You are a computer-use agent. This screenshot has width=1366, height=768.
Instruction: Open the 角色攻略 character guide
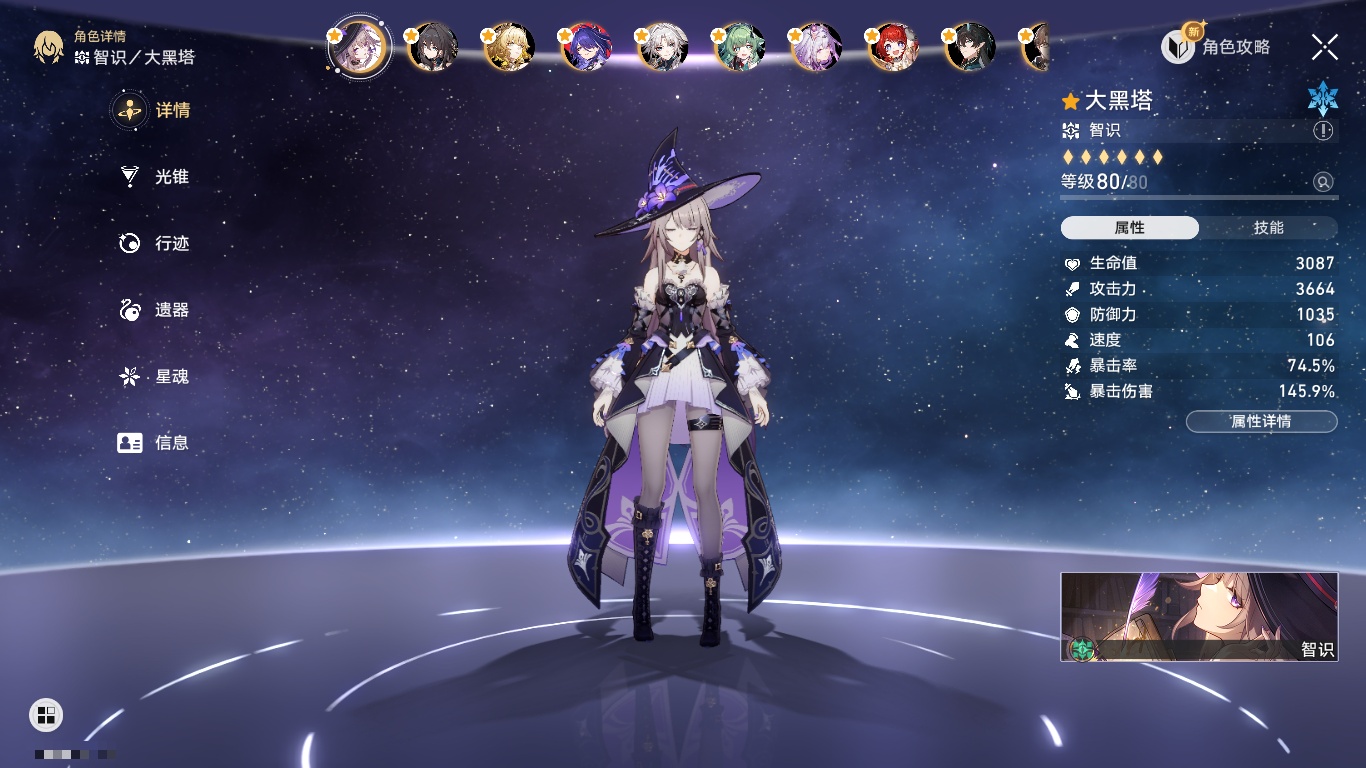point(1216,46)
